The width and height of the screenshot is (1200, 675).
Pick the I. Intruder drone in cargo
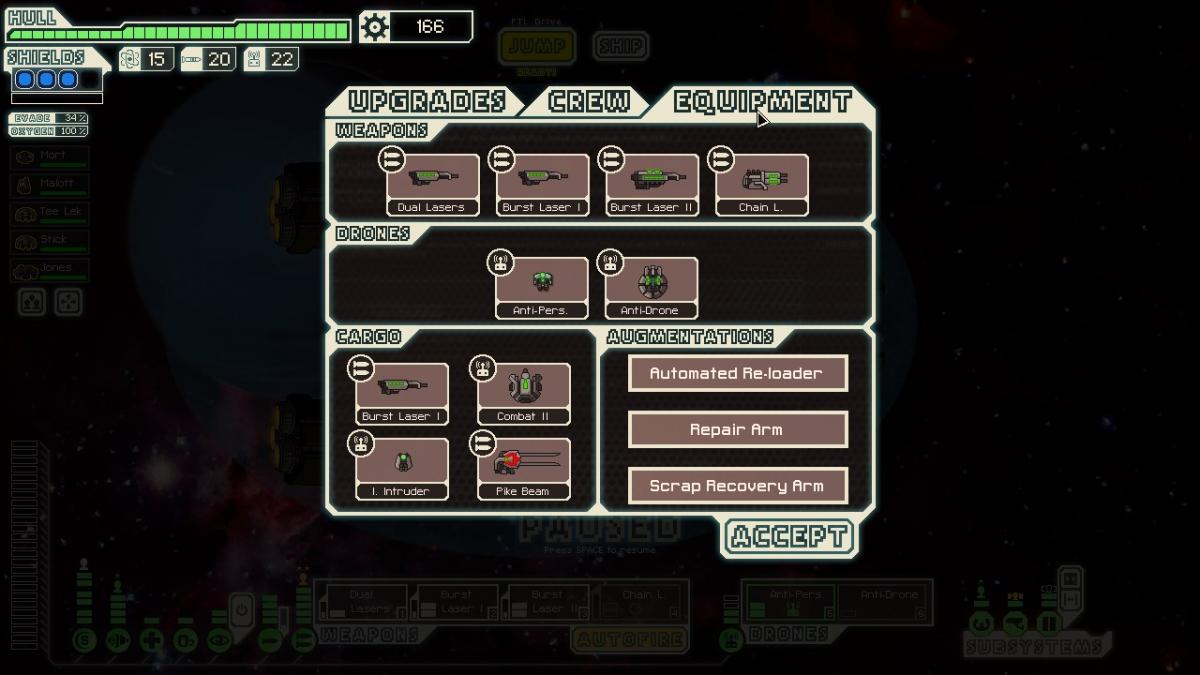coord(402,467)
